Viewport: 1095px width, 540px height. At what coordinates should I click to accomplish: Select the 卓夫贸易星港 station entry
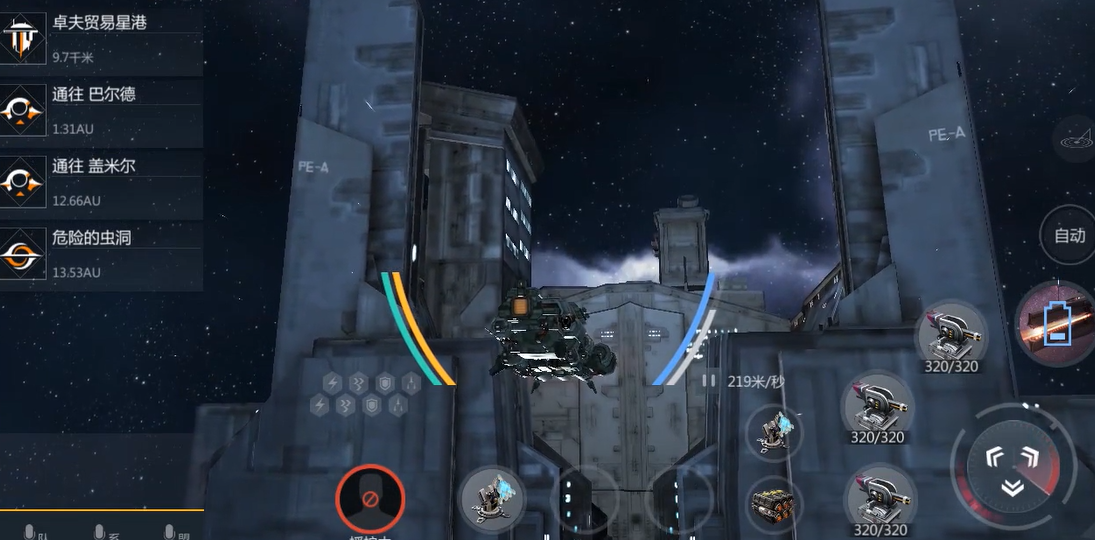point(100,38)
